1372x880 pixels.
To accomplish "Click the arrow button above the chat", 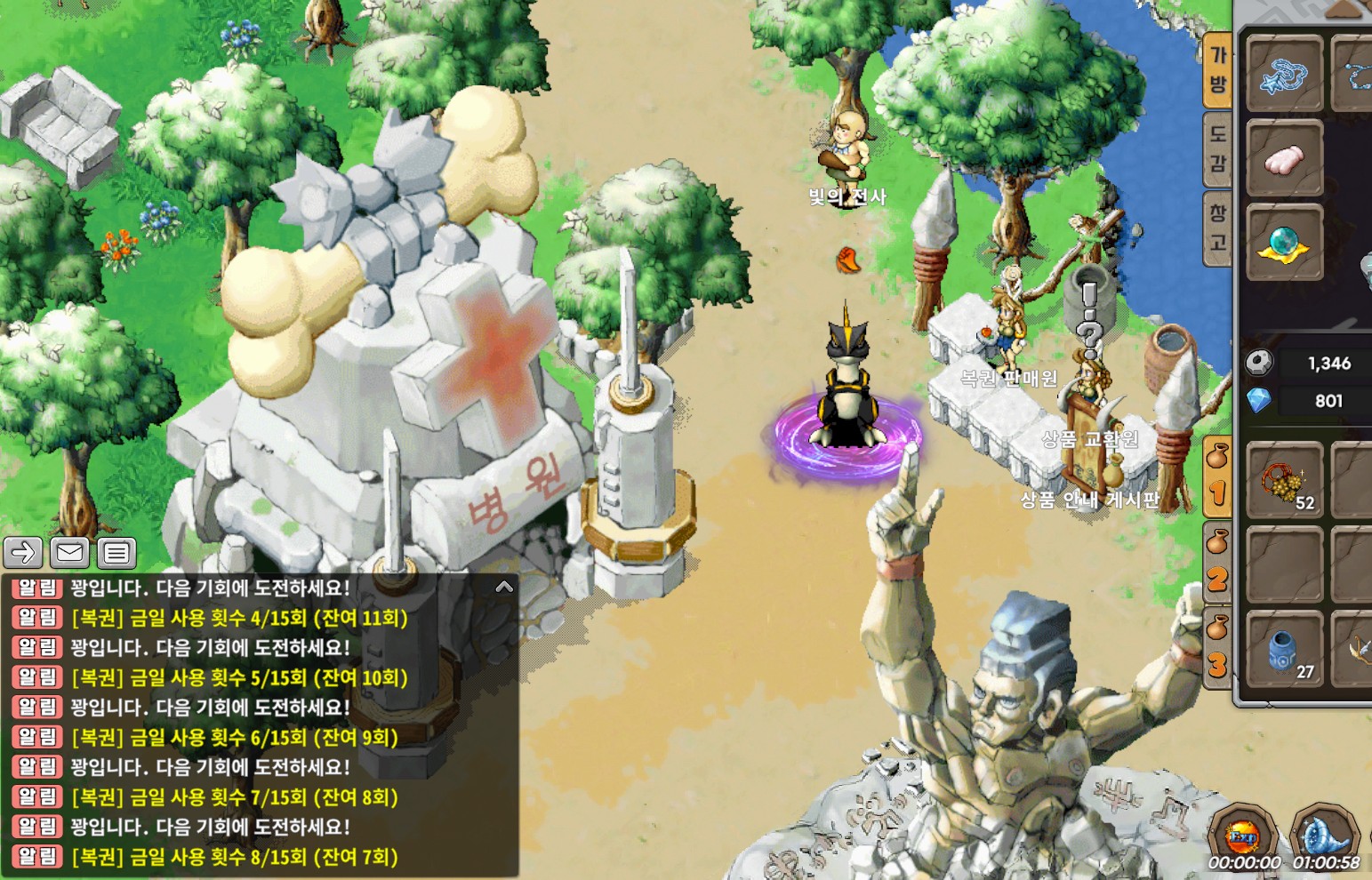I will [x=23, y=553].
